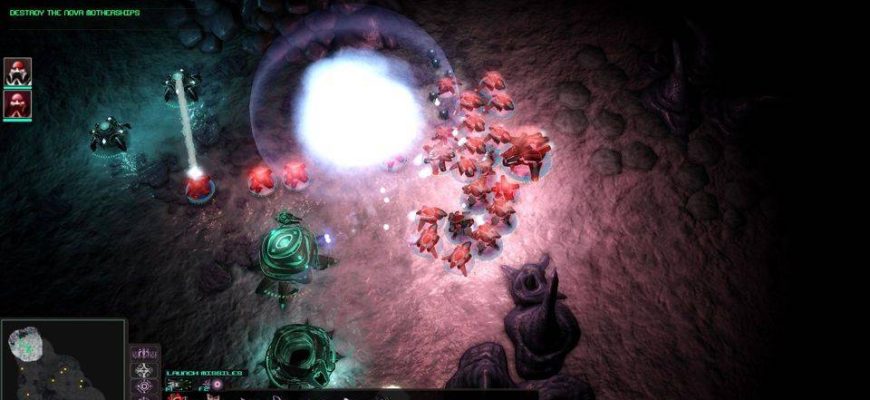This screenshot has height=400, width=870.
Task: Choose the top purple command button beside minimap
Action: tap(145, 353)
